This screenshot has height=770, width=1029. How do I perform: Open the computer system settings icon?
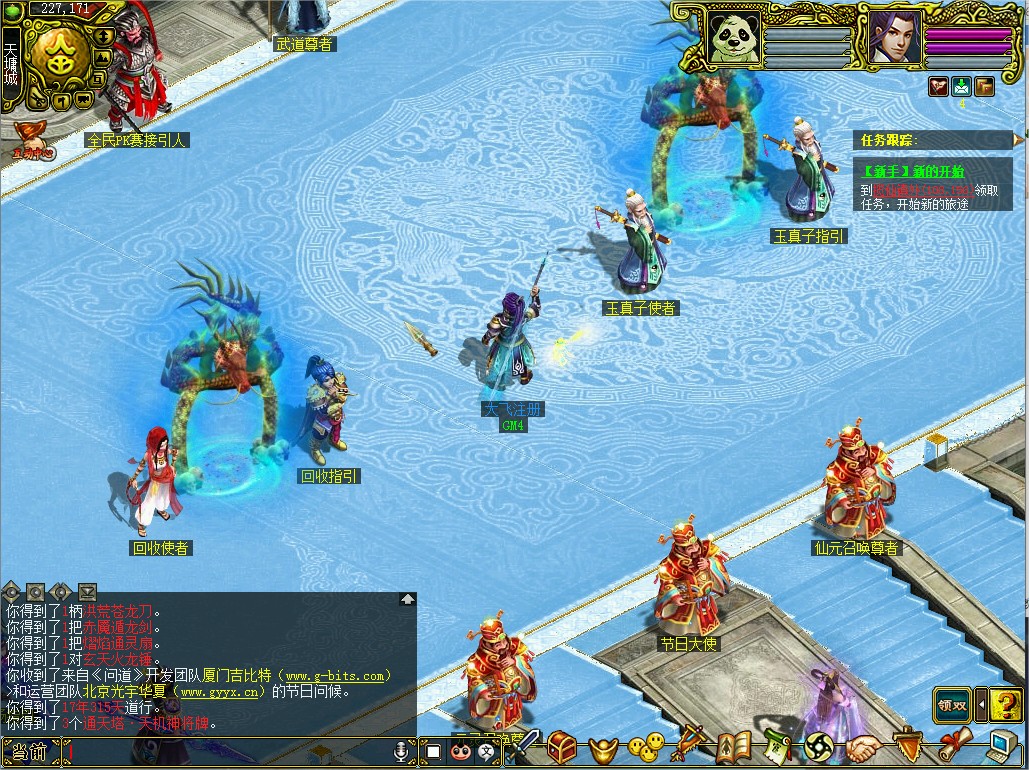[1001, 747]
